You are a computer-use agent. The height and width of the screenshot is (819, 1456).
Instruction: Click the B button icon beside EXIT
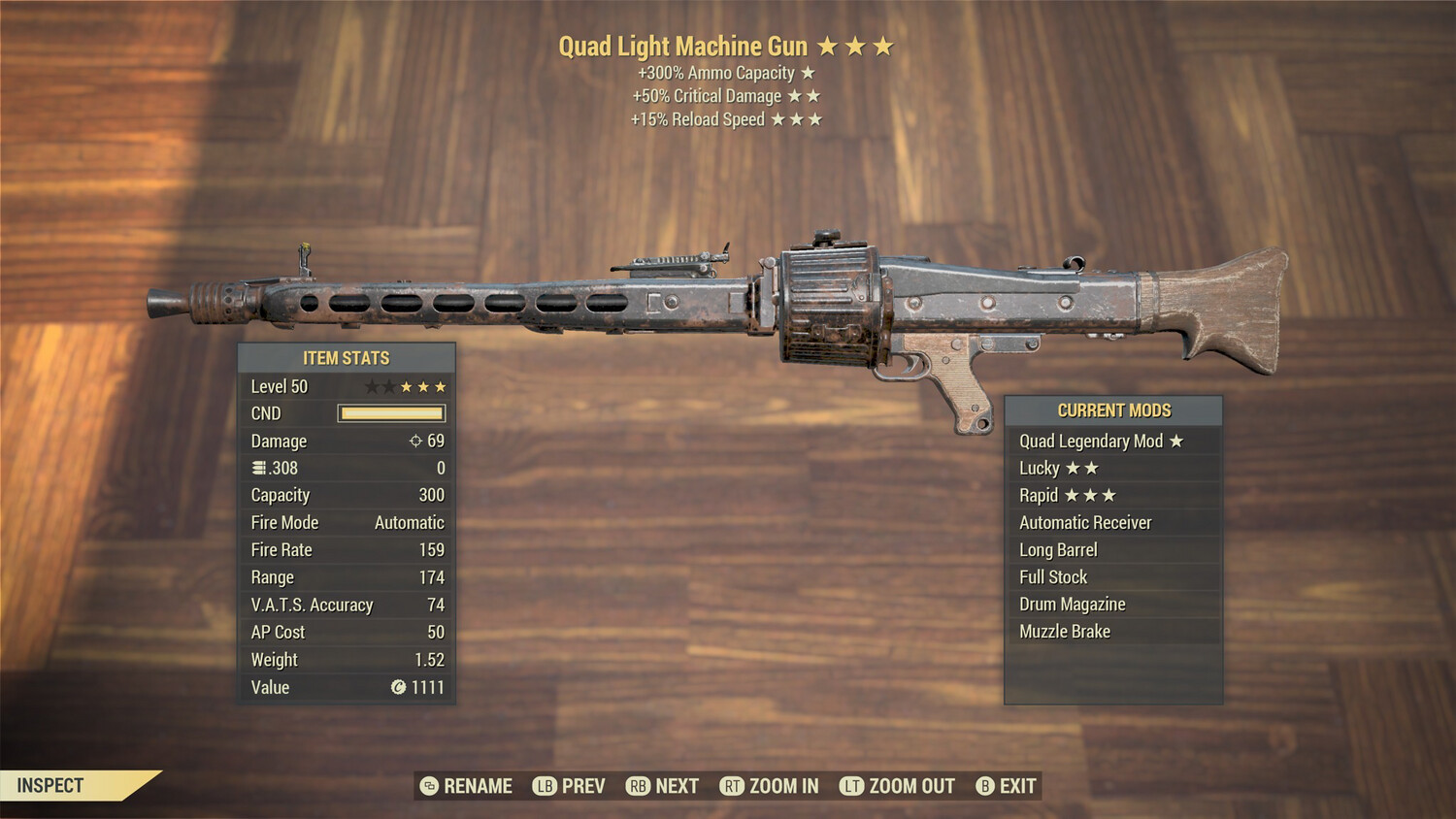[x=984, y=786]
